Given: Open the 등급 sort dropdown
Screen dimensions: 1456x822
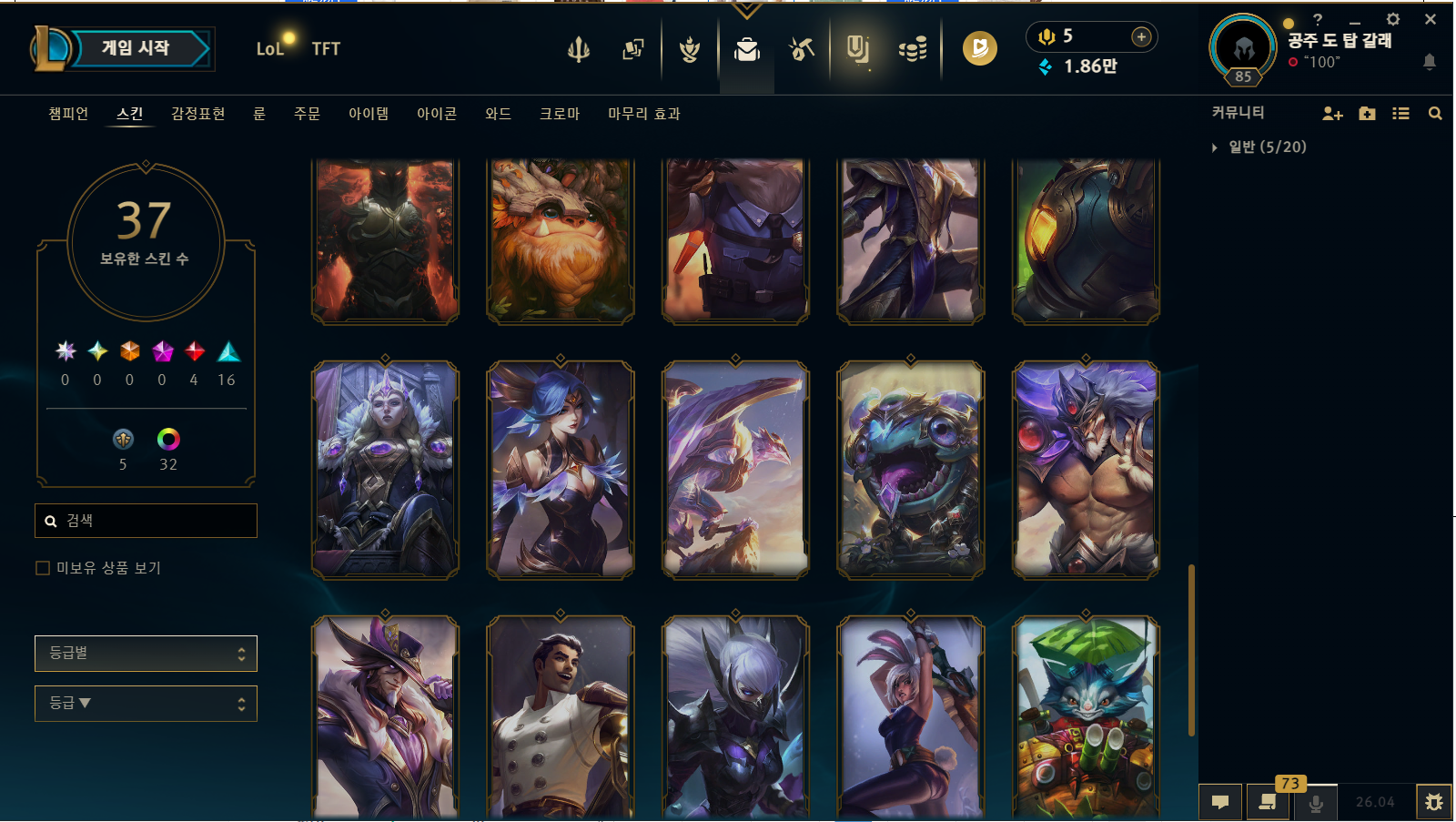Looking at the screenshot, I should (146, 703).
